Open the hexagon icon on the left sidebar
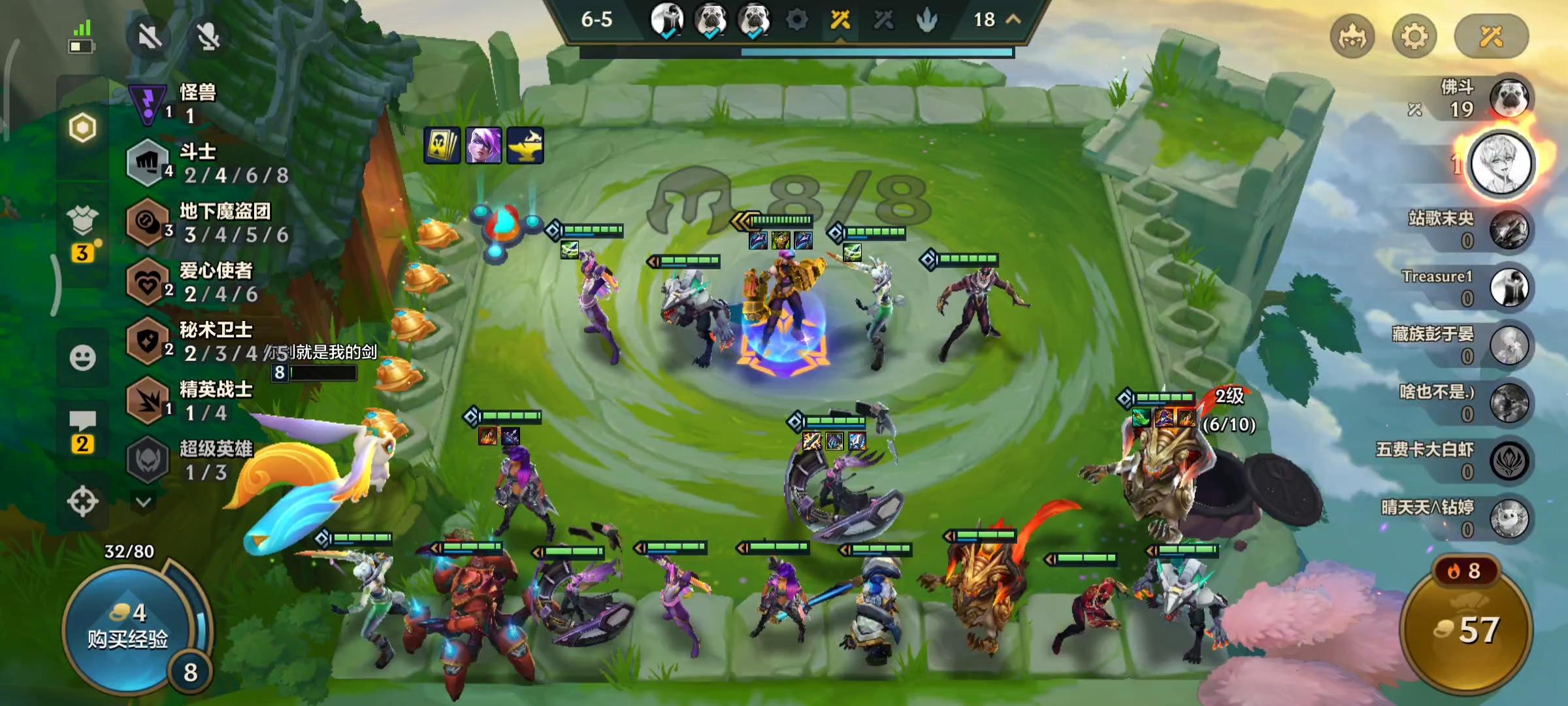Image resolution: width=1568 pixels, height=706 pixels. 82,128
